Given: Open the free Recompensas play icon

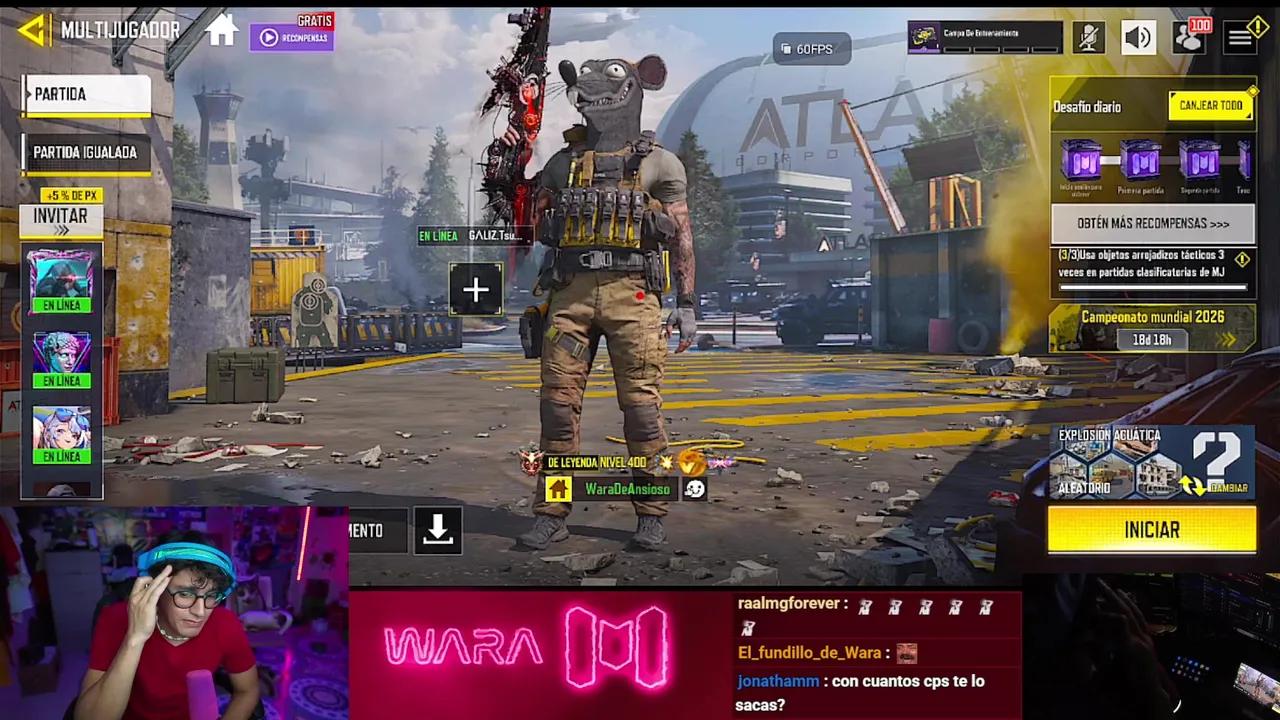Looking at the screenshot, I should tap(268, 37).
